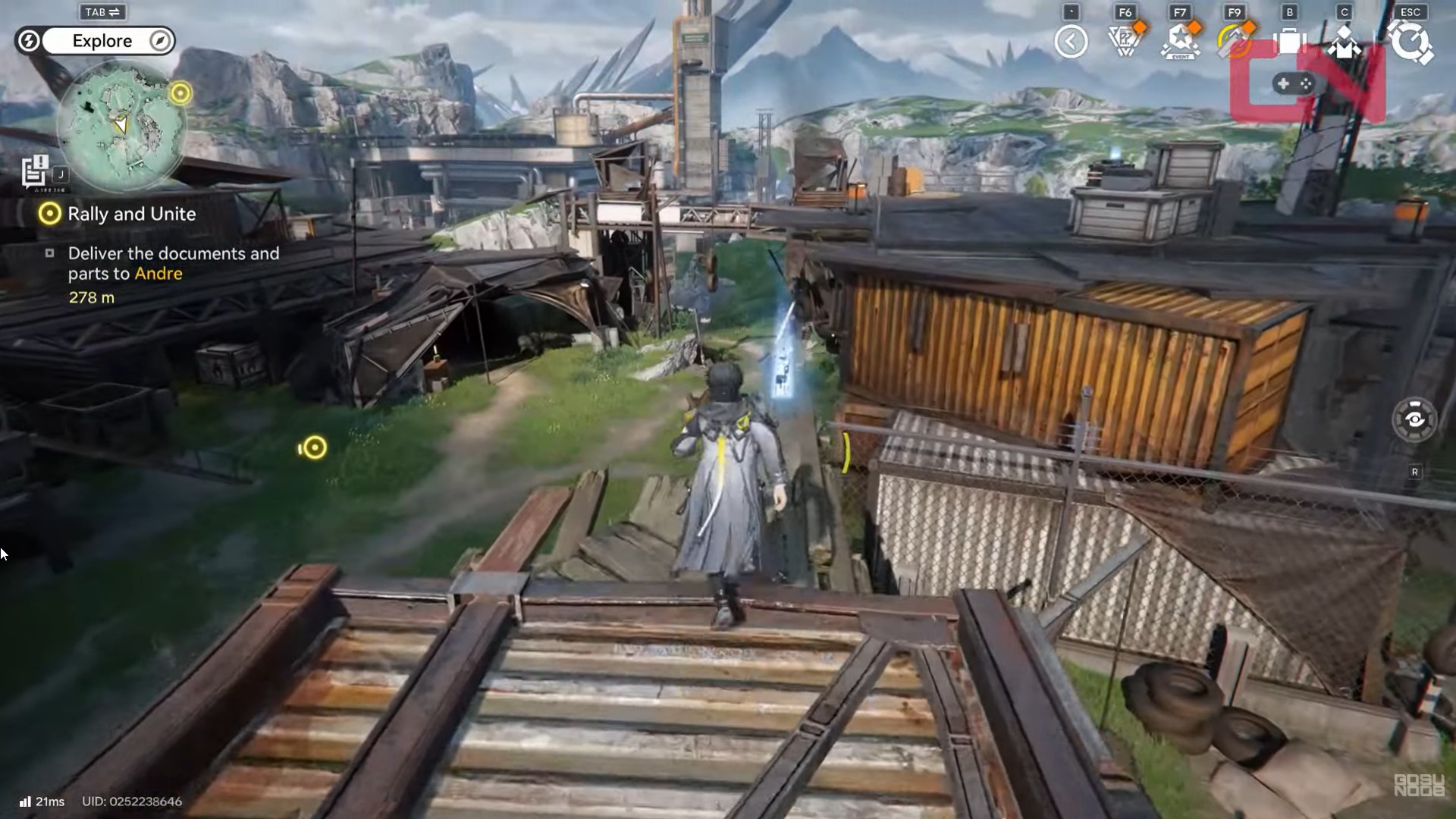Click the lightning icon beside the Explore pill
The width and height of the screenshot is (1456, 819).
(x=28, y=41)
